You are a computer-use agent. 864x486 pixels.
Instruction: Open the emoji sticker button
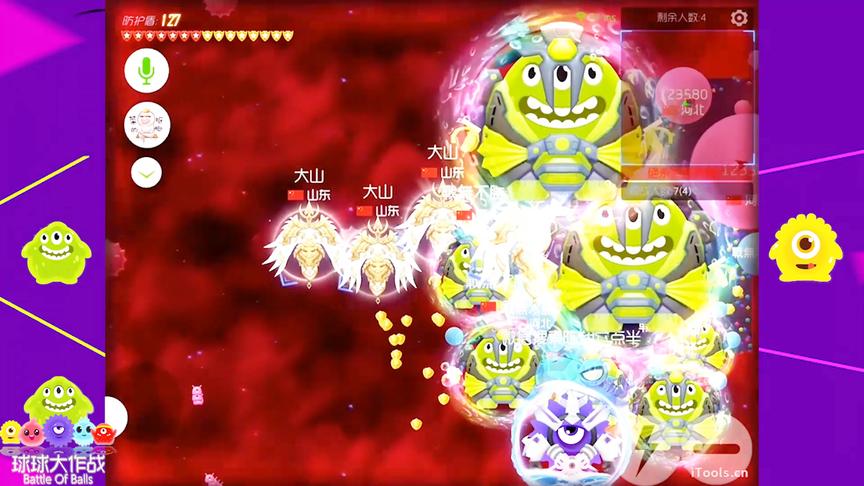(146, 124)
